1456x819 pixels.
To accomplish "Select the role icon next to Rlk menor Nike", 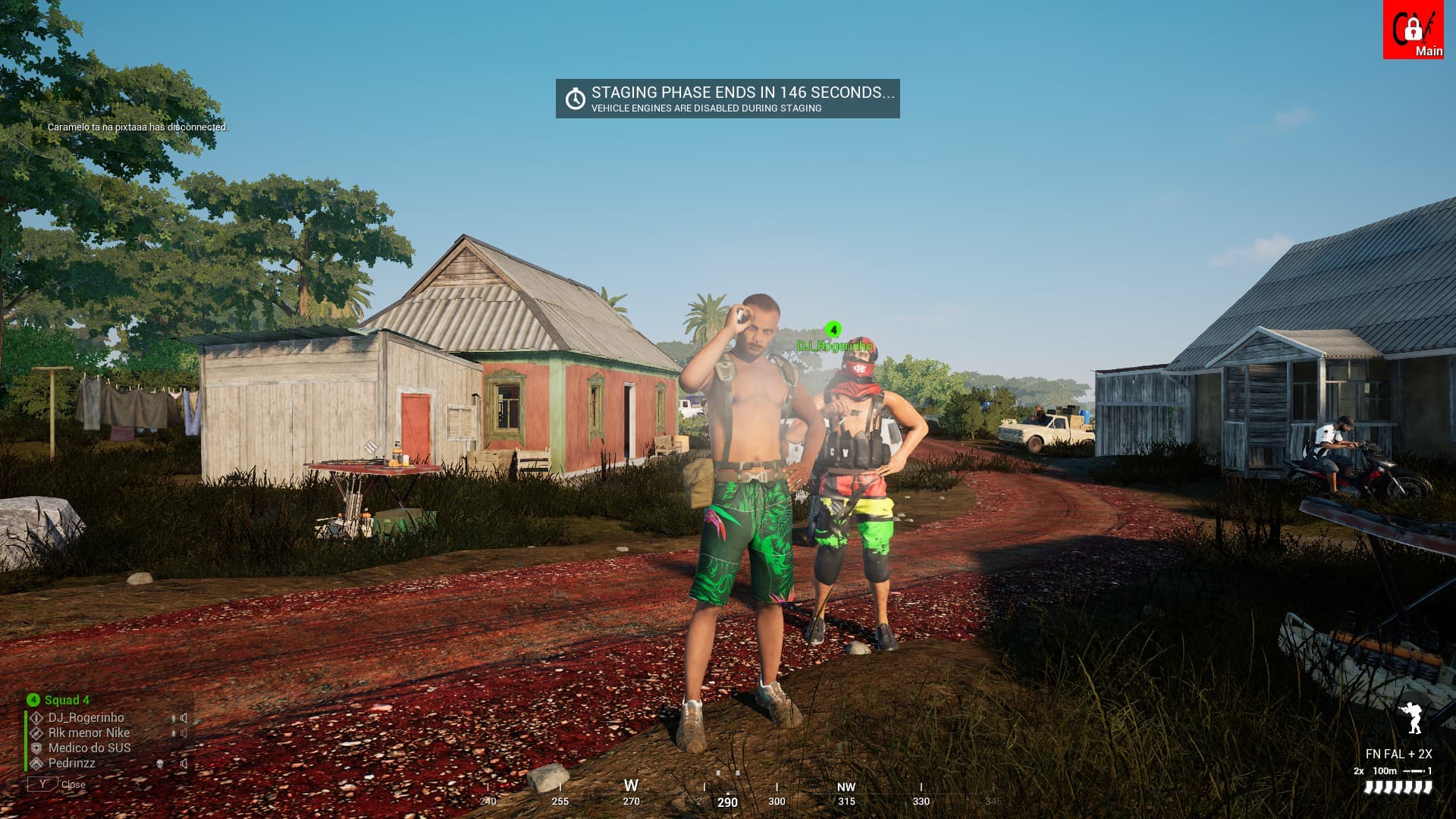I will 36,733.
